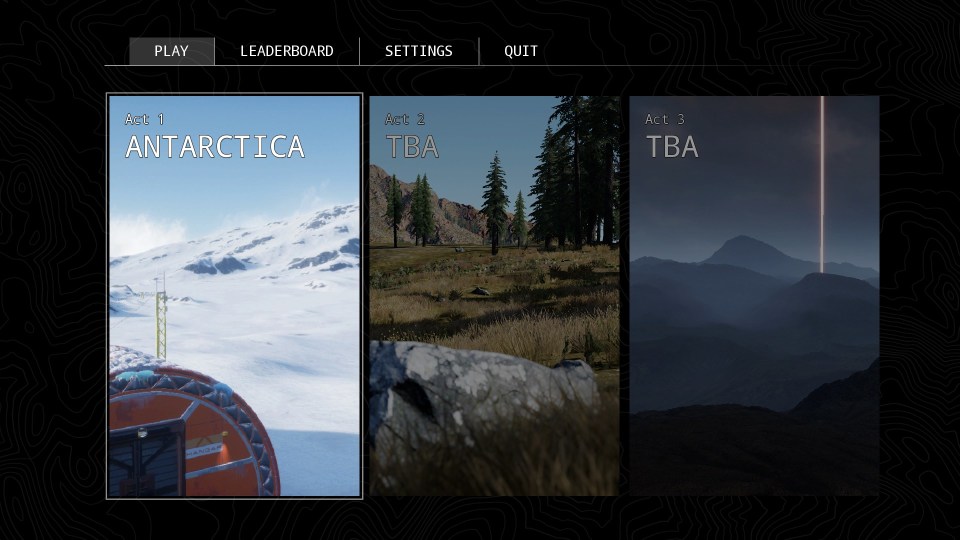The height and width of the screenshot is (540, 960).
Task: Choose Quit from the top menu
Action: click(520, 51)
